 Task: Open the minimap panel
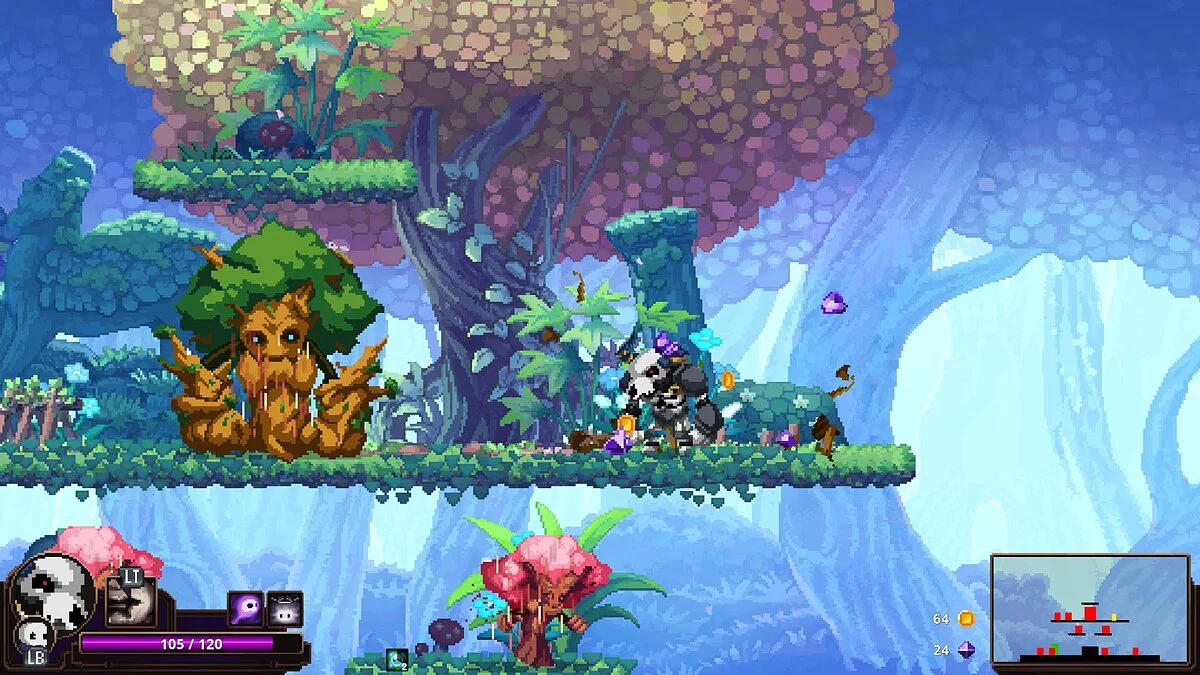[1091, 609]
